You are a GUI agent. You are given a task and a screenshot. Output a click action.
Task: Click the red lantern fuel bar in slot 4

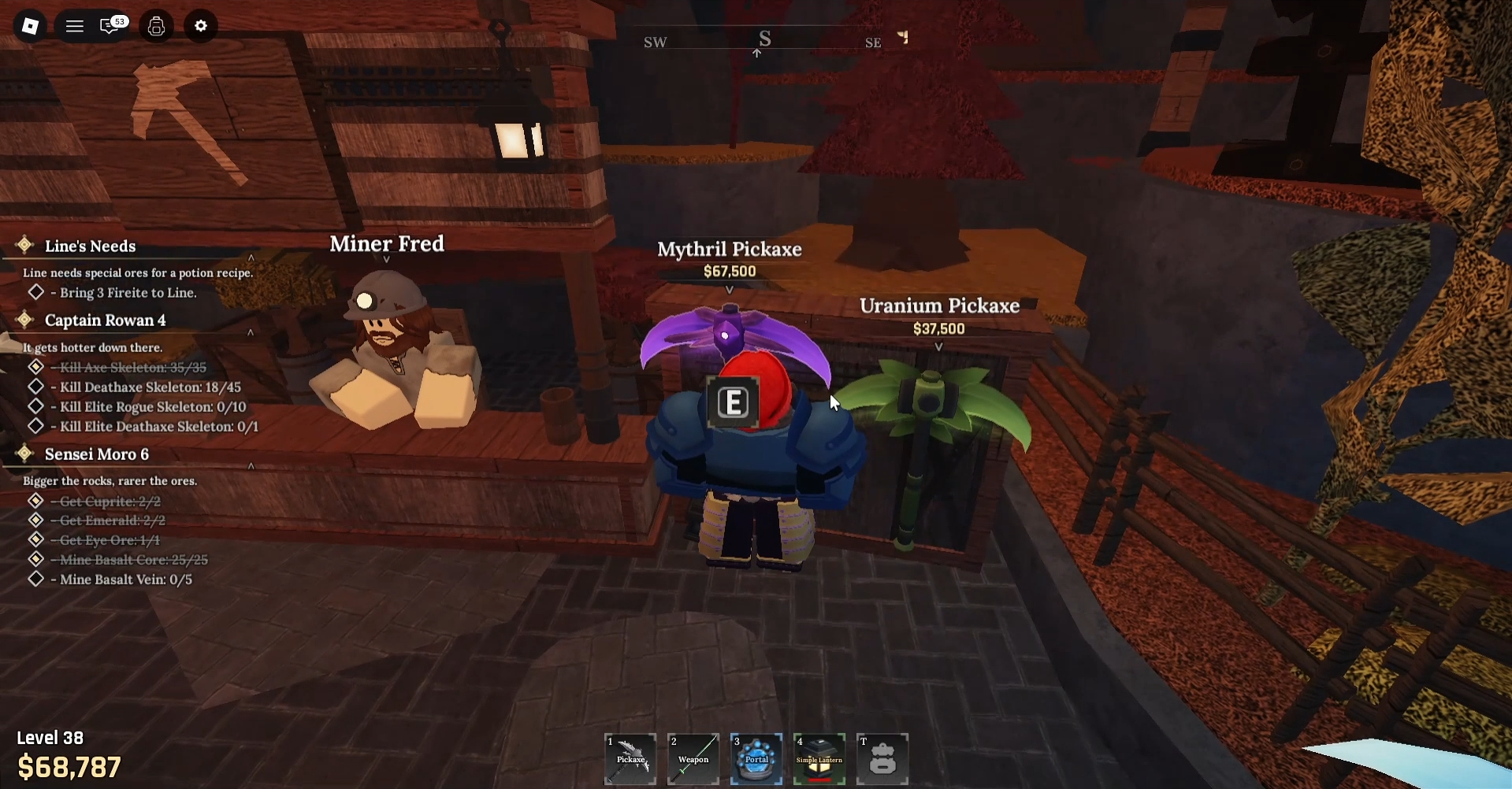pos(819,780)
